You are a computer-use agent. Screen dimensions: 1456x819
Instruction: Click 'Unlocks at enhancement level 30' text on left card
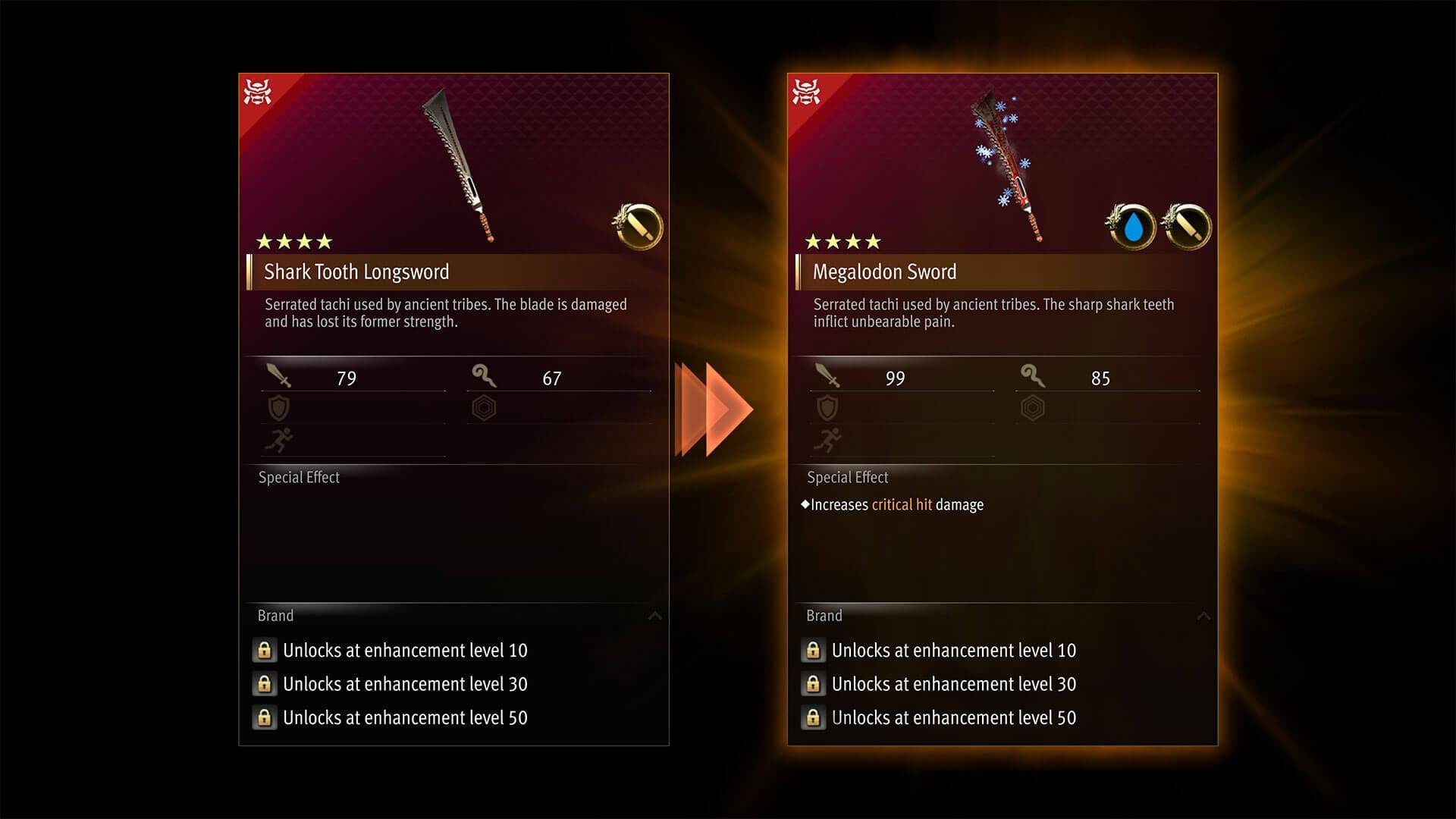click(x=406, y=684)
